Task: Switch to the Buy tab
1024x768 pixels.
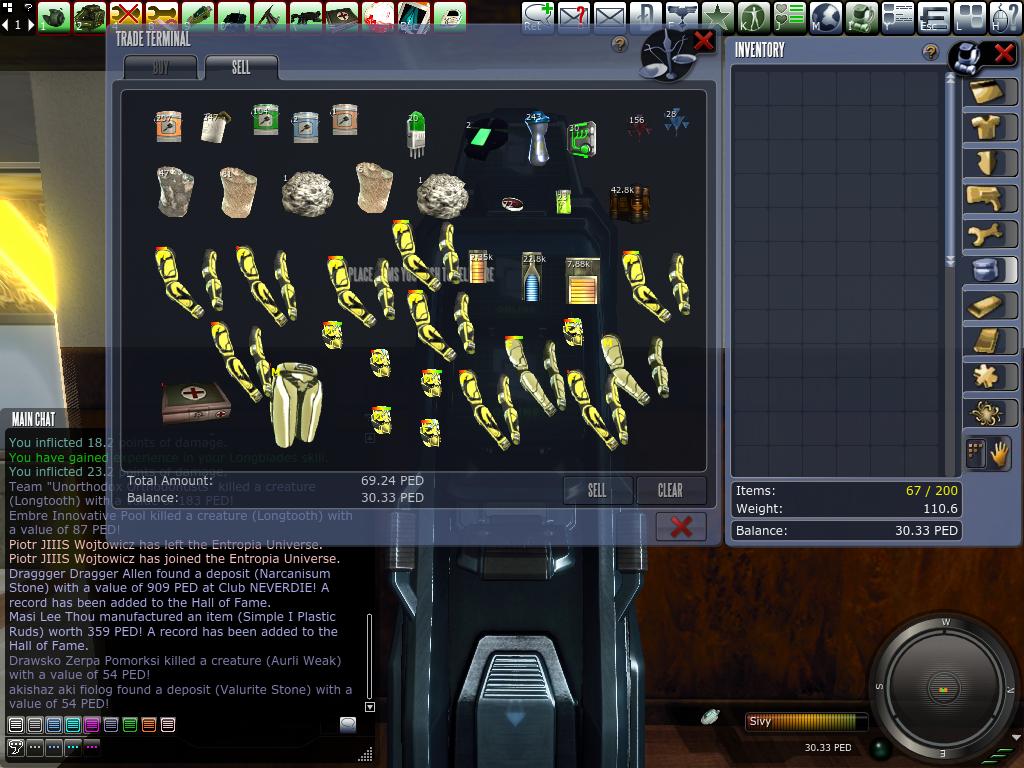Action: tap(160, 68)
